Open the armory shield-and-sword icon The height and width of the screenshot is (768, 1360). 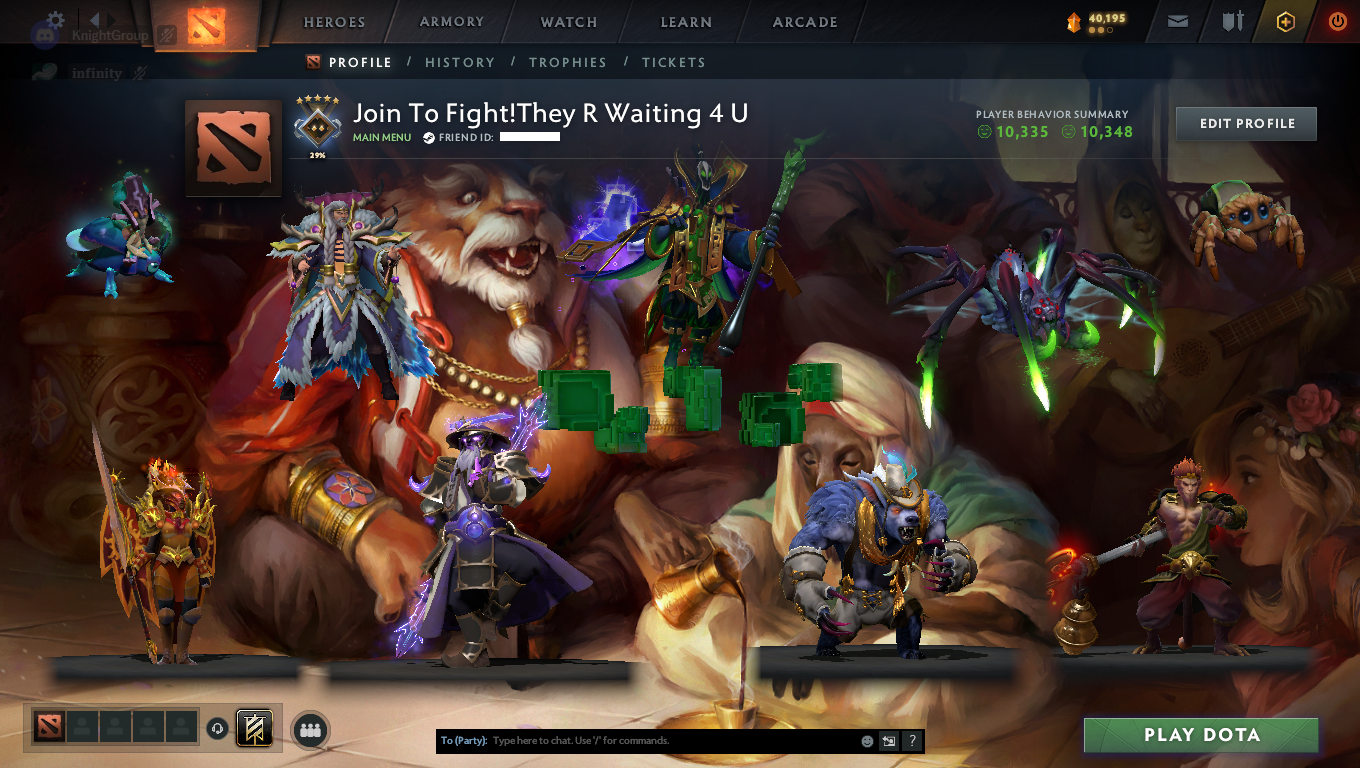pyautogui.click(x=1233, y=21)
